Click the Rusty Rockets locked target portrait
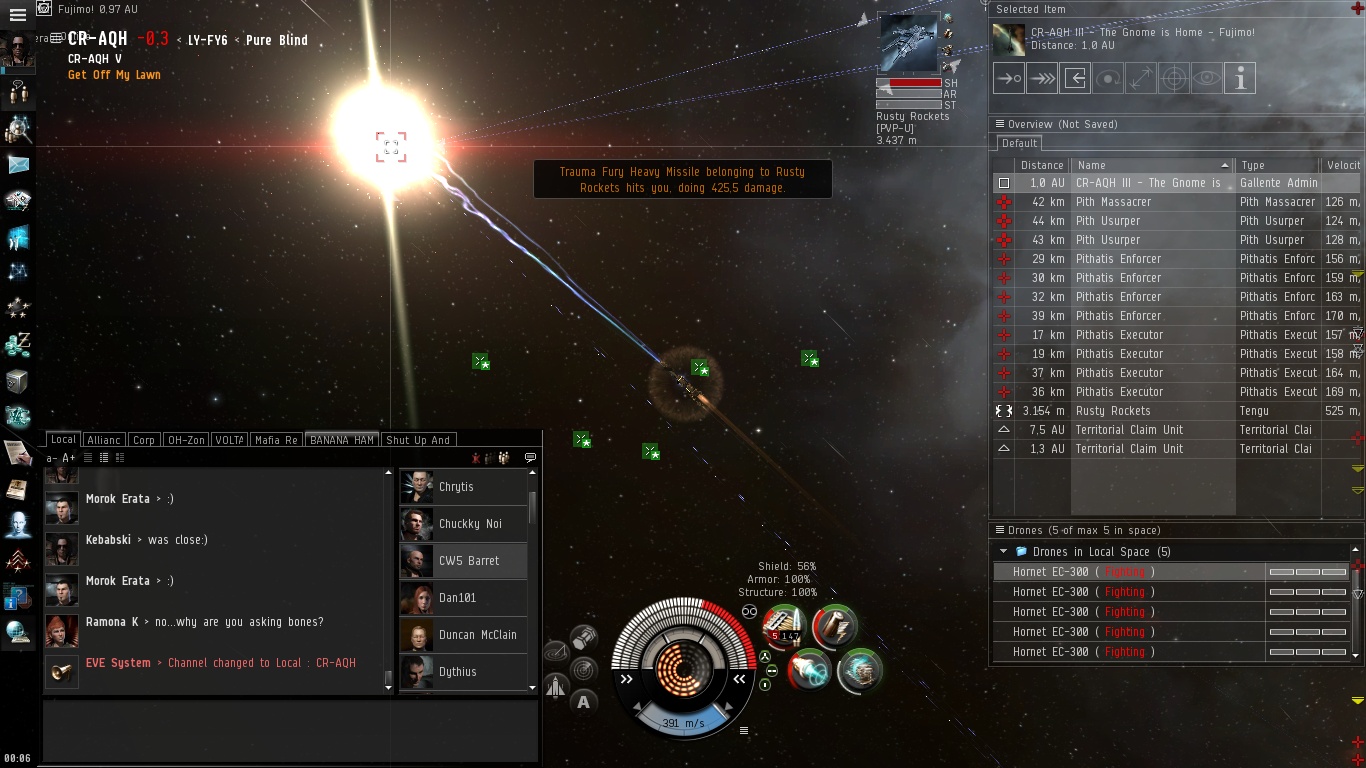The width and height of the screenshot is (1366, 768). (910, 42)
